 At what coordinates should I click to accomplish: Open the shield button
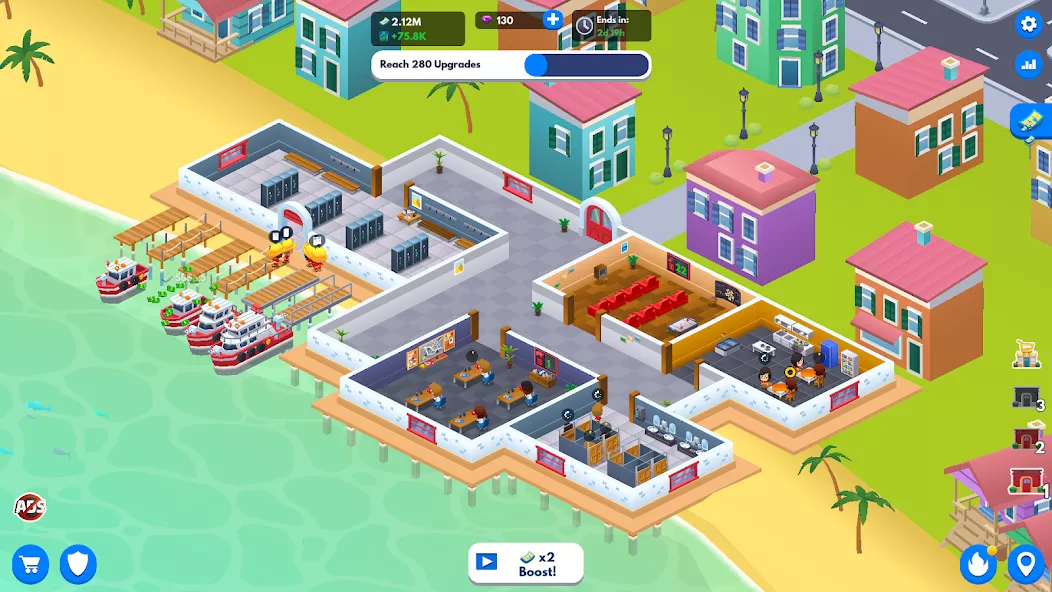click(x=78, y=565)
